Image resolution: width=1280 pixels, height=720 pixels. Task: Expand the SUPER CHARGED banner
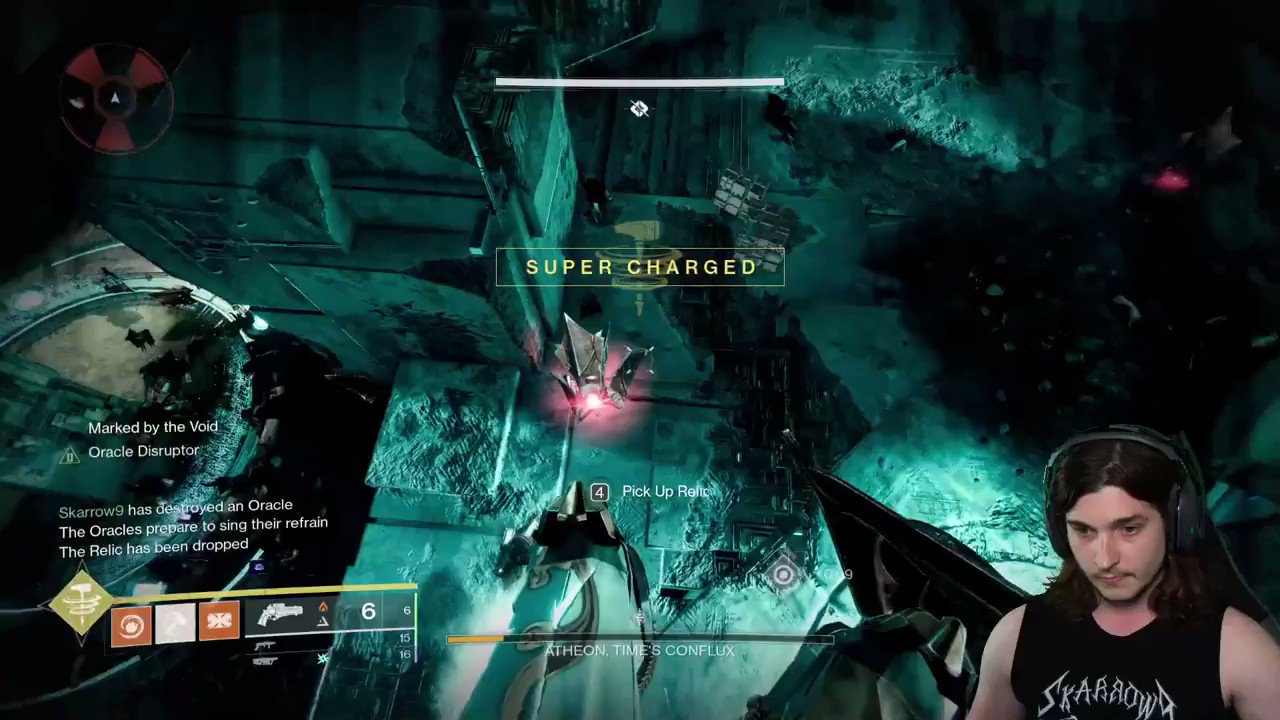pos(641,267)
